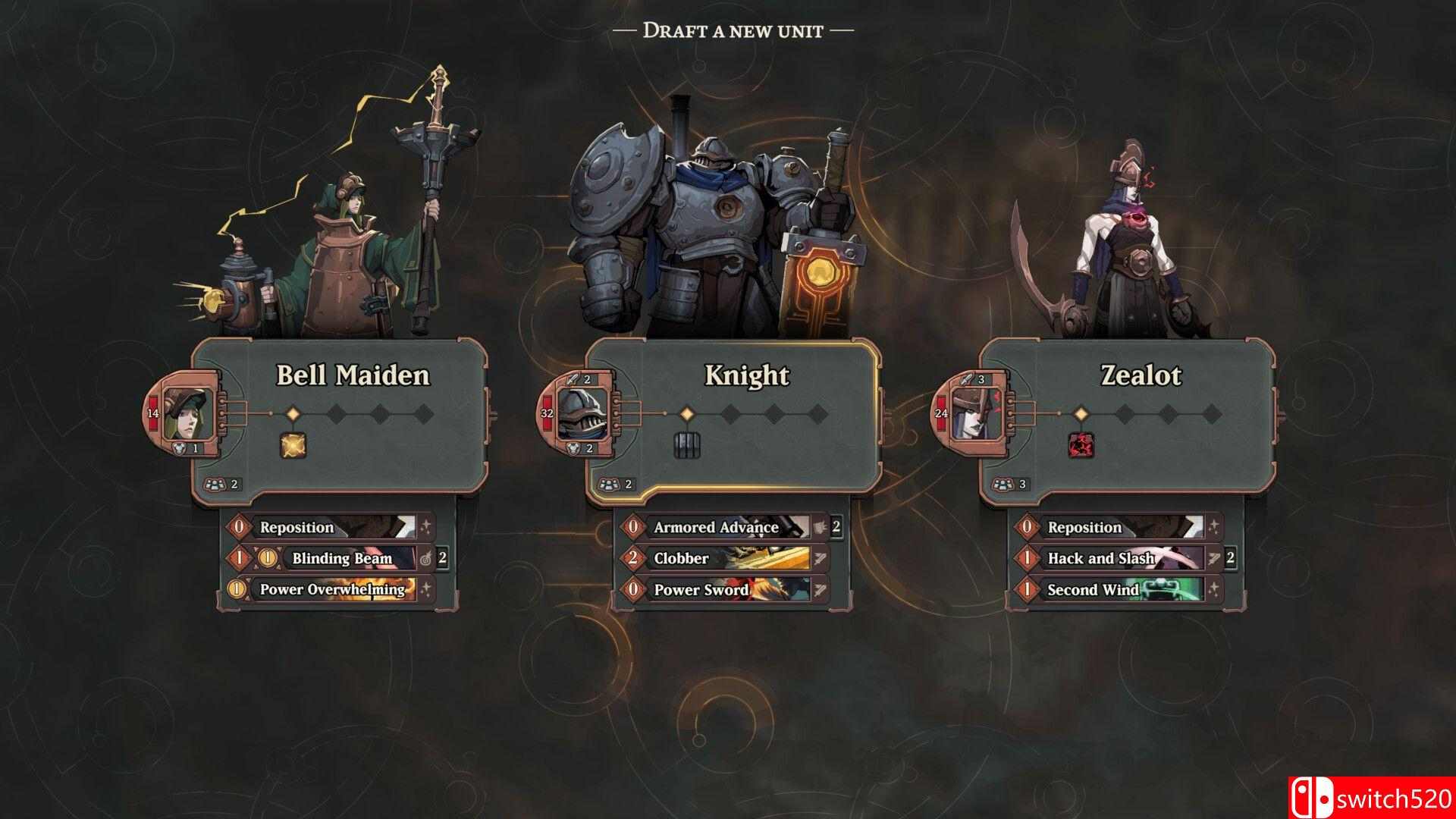Click Zealot's red passive trait icon

coord(1081,445)
